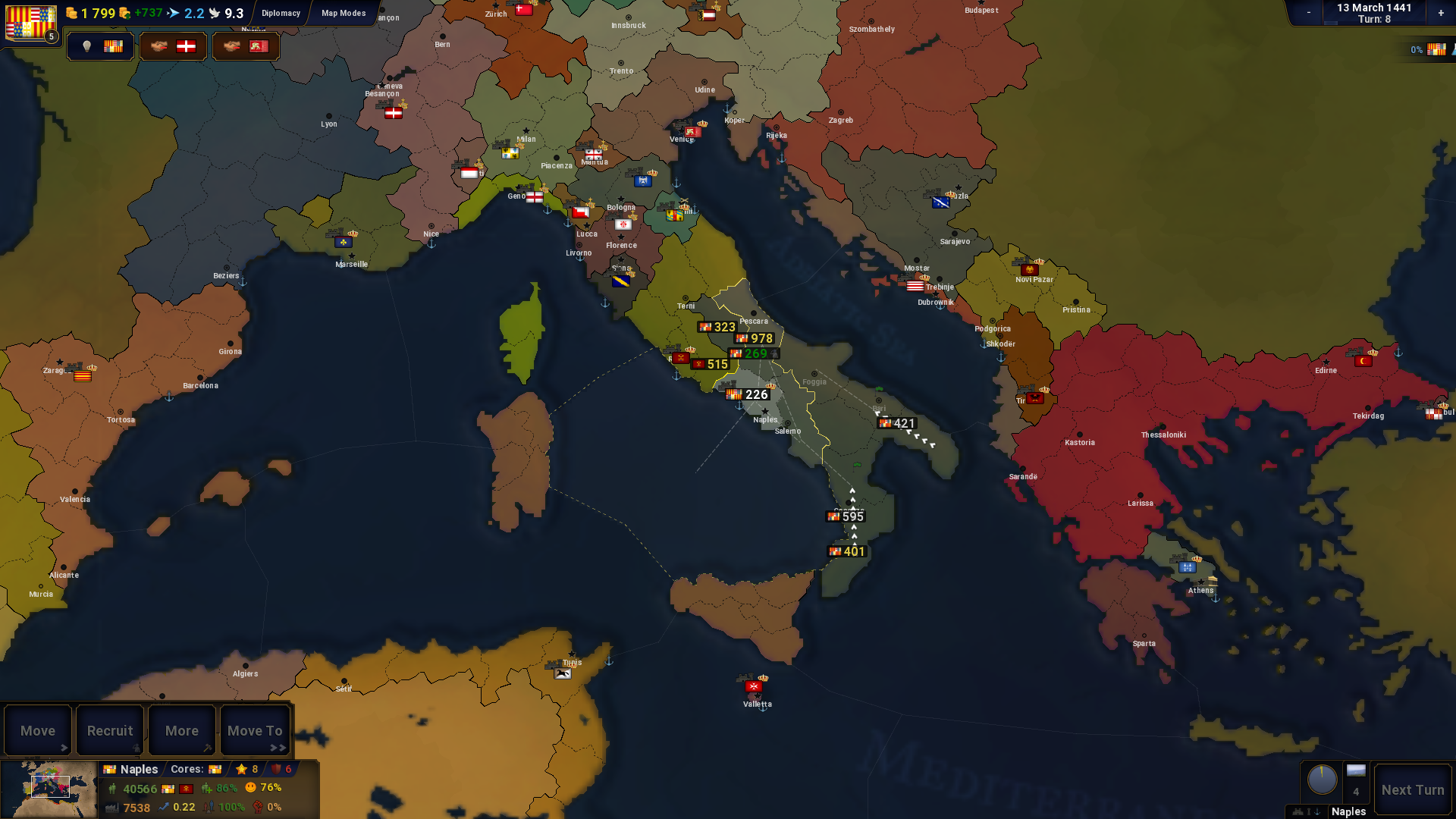Viewport: 1456px width, 819px height.
Task: Click the population icon in the Naples panel
Action: [112, 789]
